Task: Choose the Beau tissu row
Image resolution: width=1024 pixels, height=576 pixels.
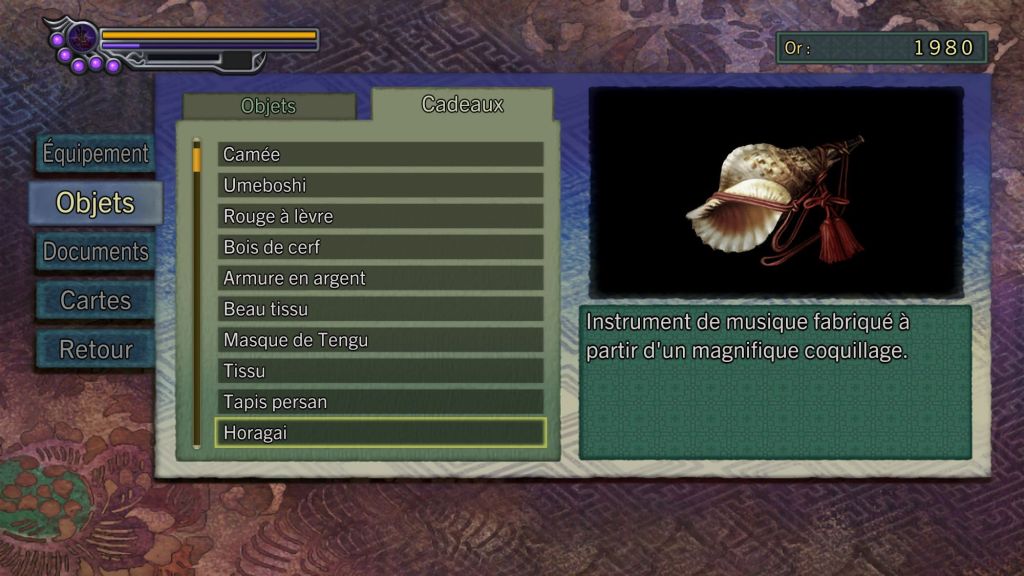Action: coord(380,309)
